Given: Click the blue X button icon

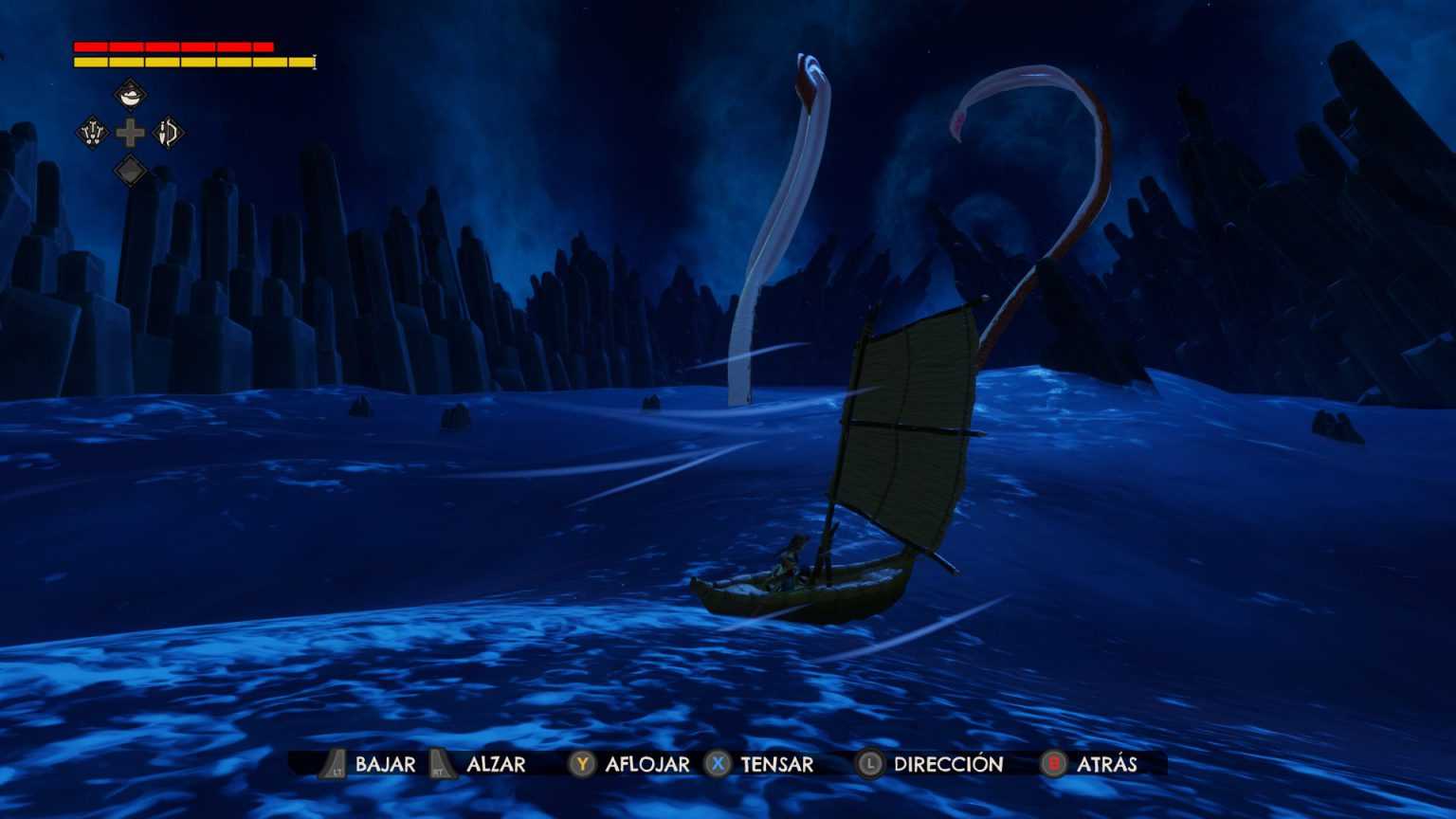Looking at the screenshot, I should (x=717, y=764).
